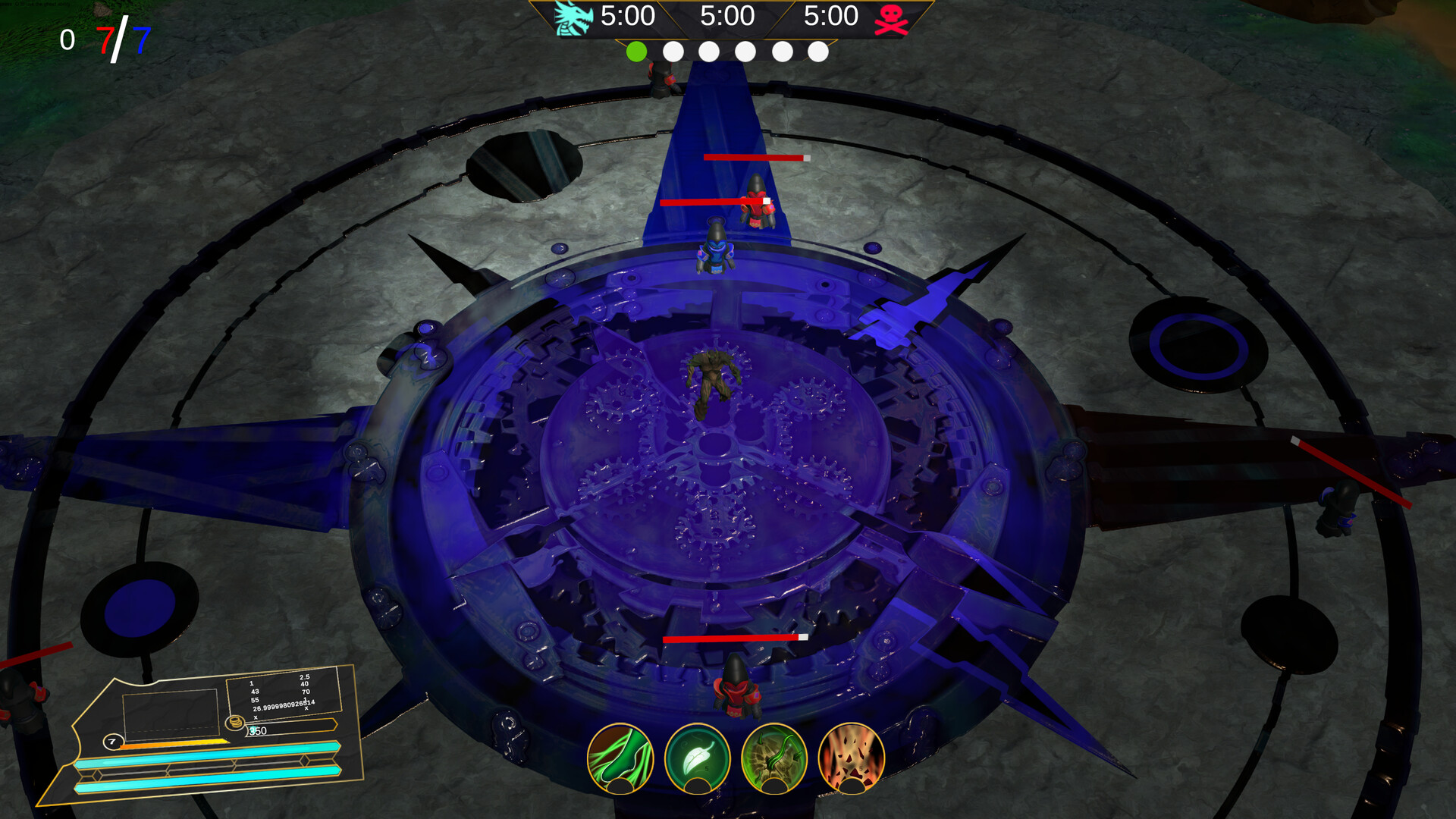Activate the white leaf healing ability
This screenshot has width=1456, height=819.
pos(698,758)
